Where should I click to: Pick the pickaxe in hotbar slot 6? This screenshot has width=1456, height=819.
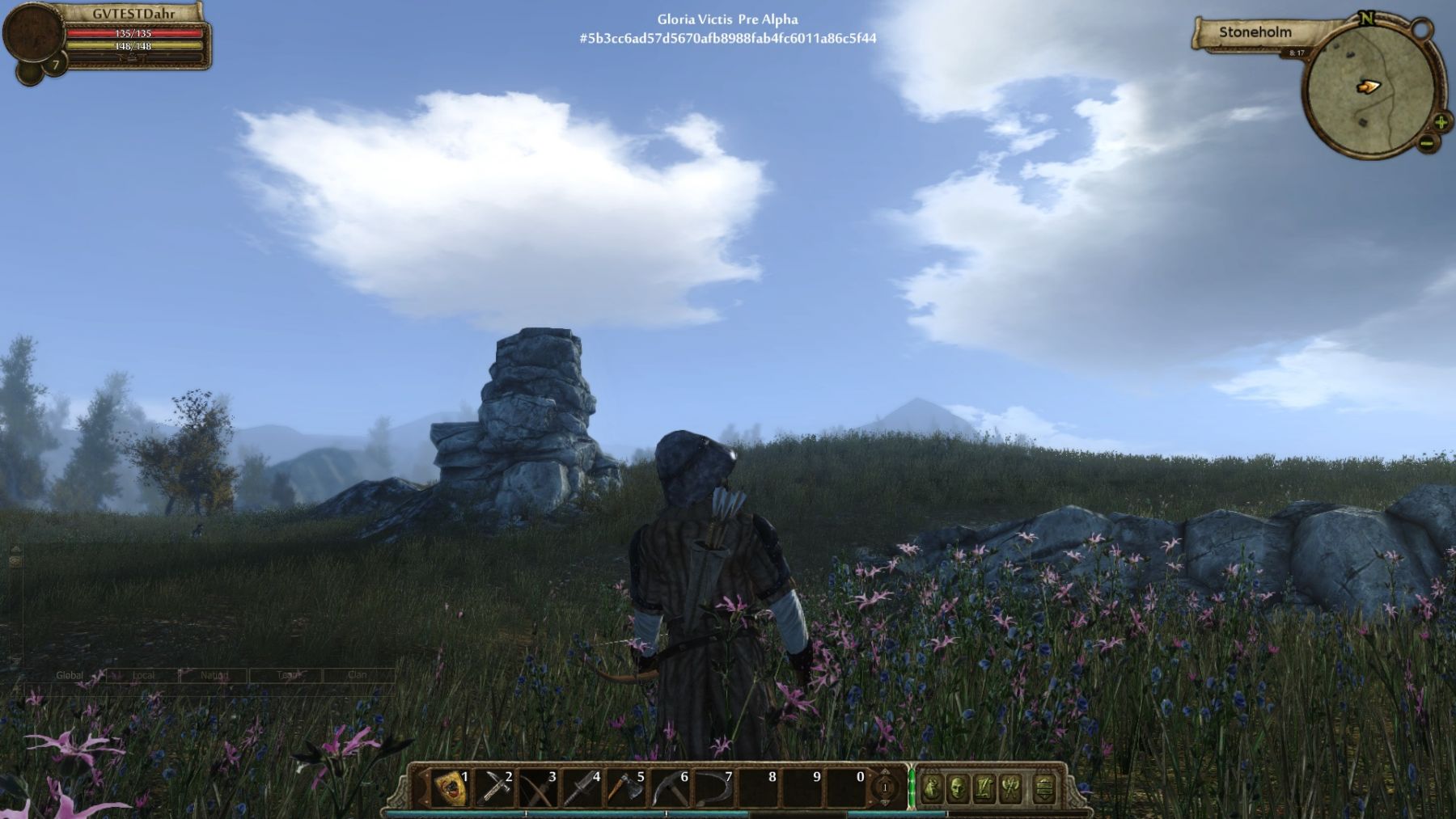670,787
